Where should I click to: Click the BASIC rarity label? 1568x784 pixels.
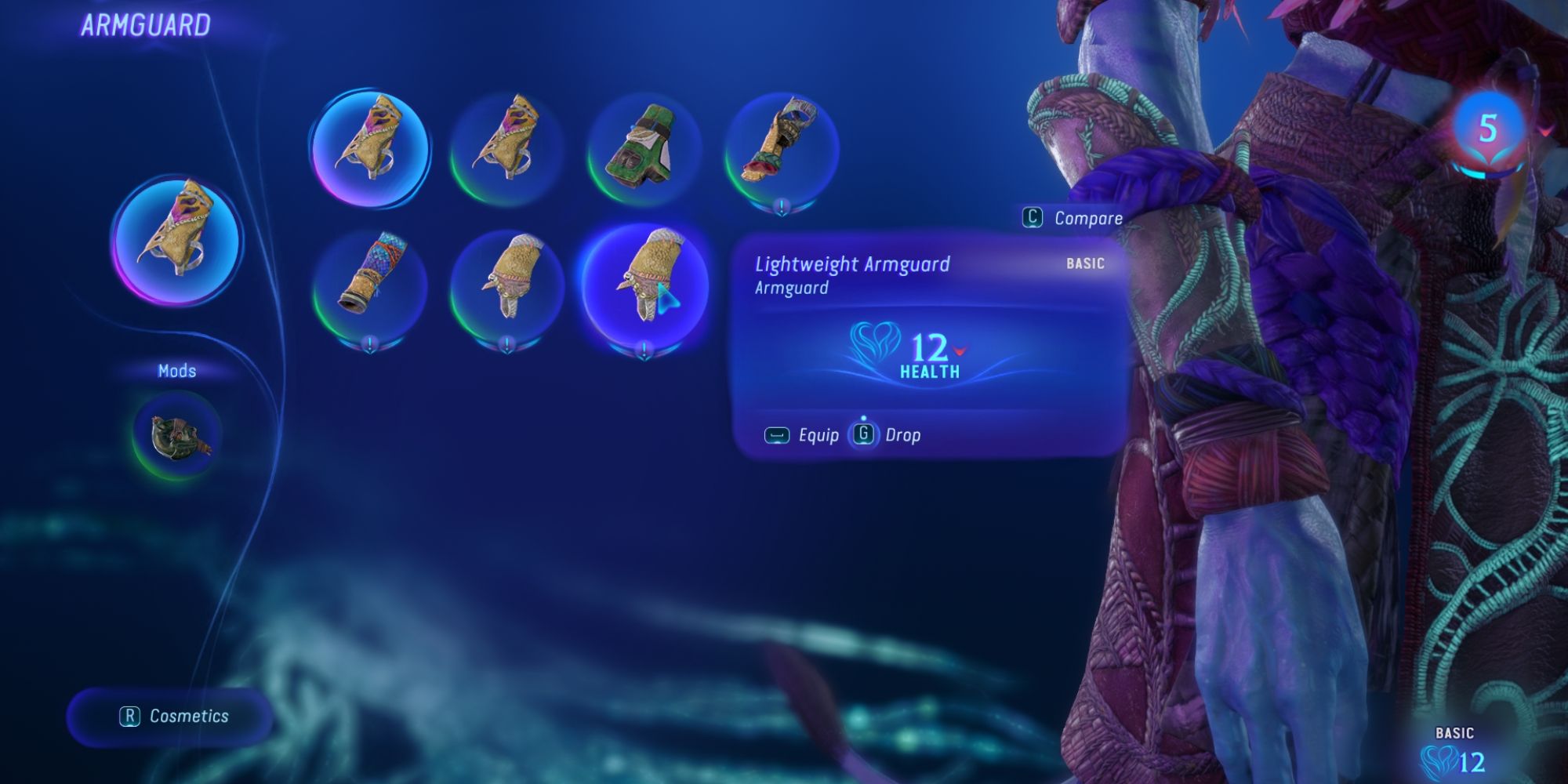point(1086,264)
